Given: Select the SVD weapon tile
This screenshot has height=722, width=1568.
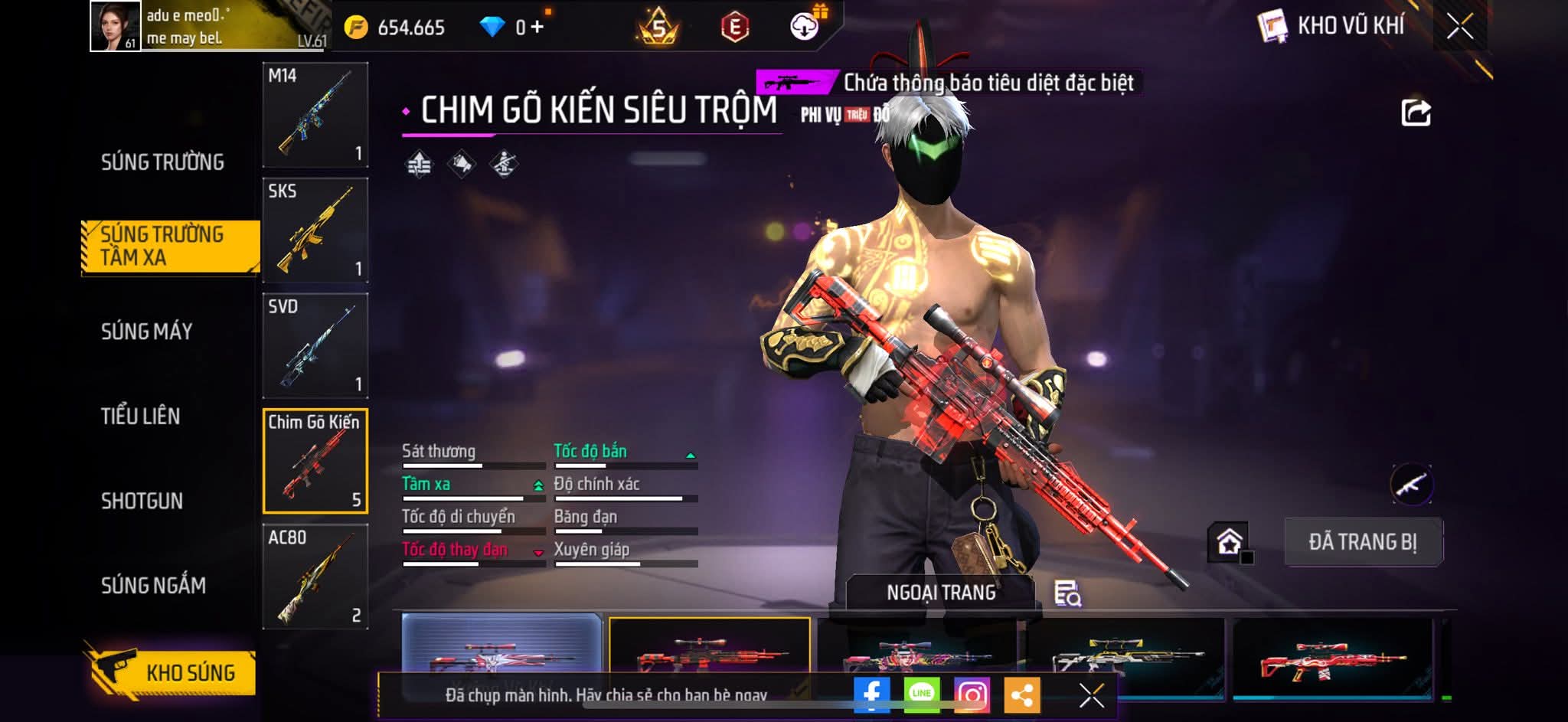Looking at the screenshot, I should pyautogui.click(x=315, y=345).
